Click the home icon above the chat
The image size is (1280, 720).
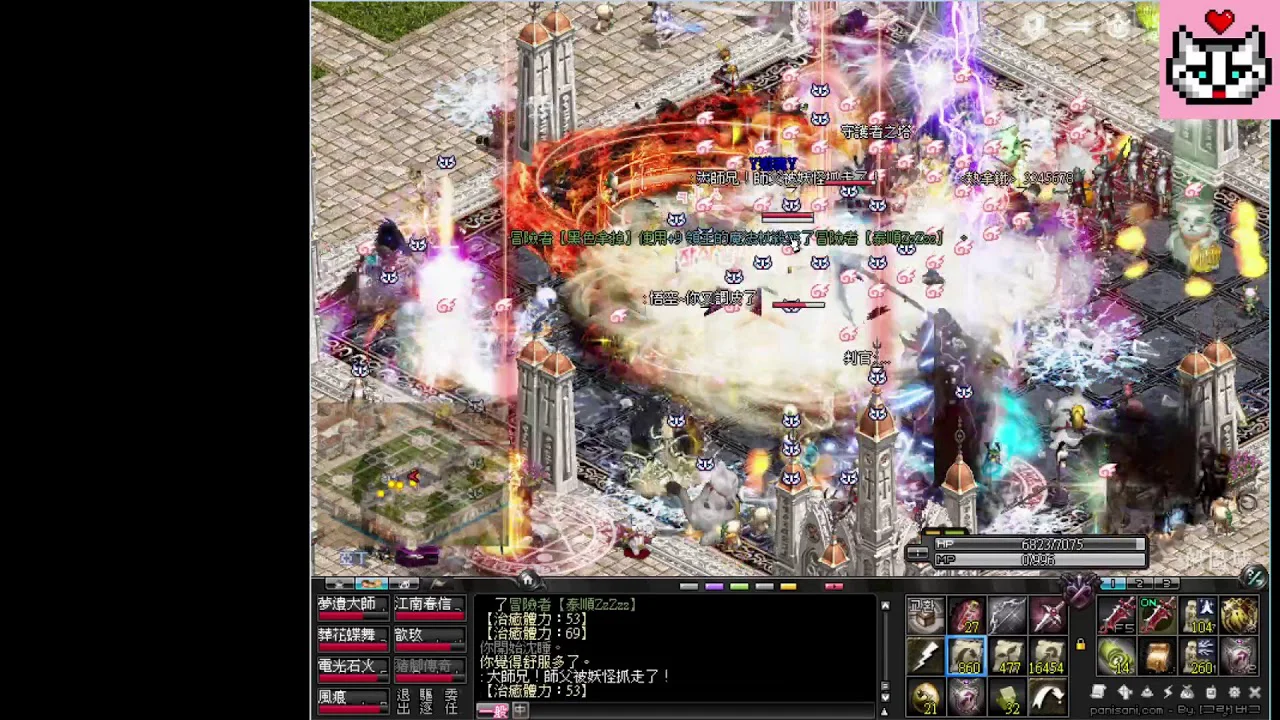click(x=527, y=580)
